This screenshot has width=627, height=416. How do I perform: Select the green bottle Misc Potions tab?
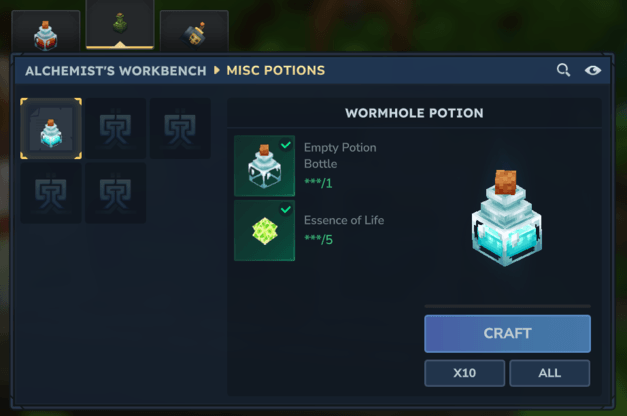coord(120,26)
